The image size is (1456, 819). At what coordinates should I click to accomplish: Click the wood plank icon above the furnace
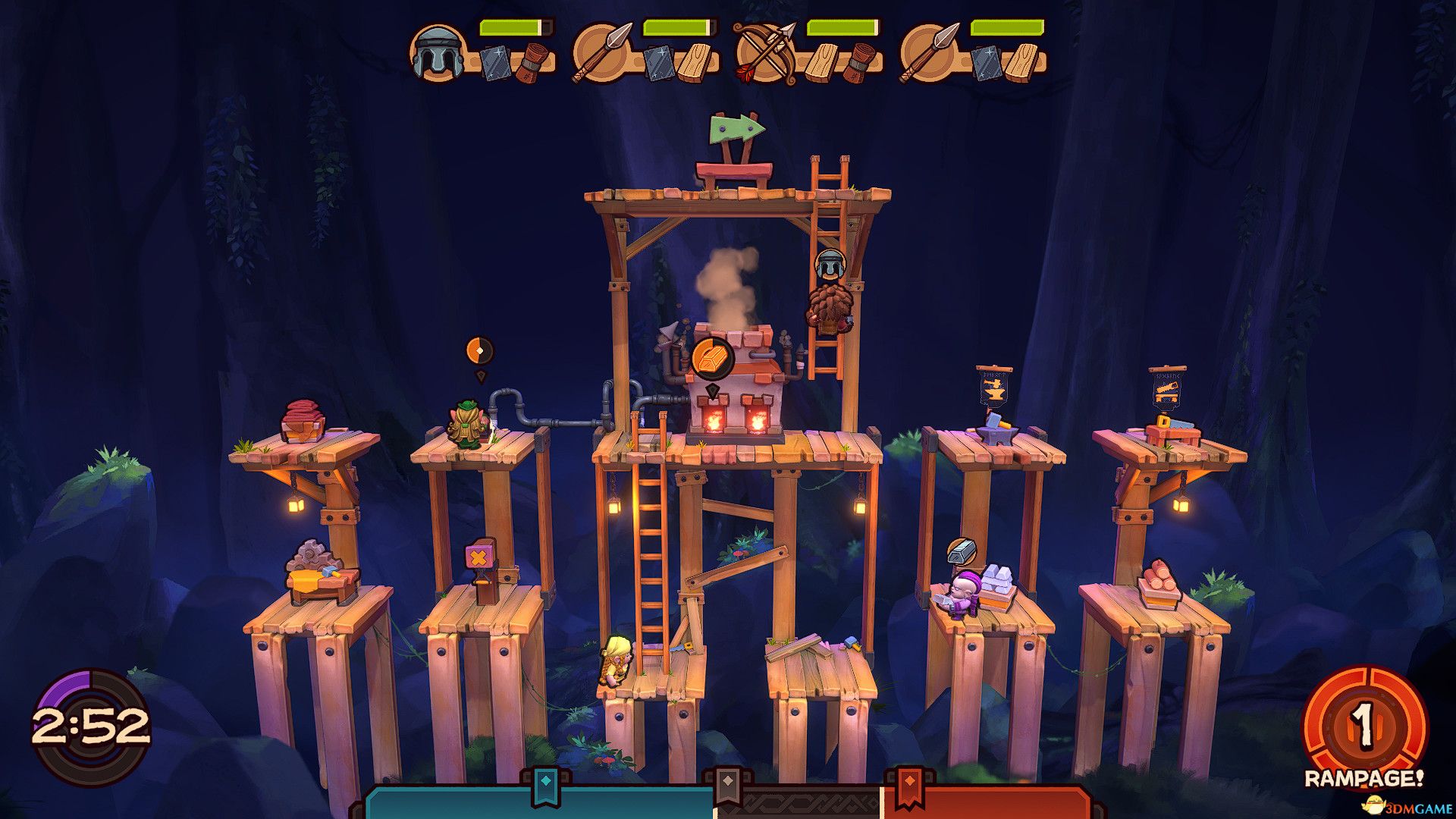[712, 359]
